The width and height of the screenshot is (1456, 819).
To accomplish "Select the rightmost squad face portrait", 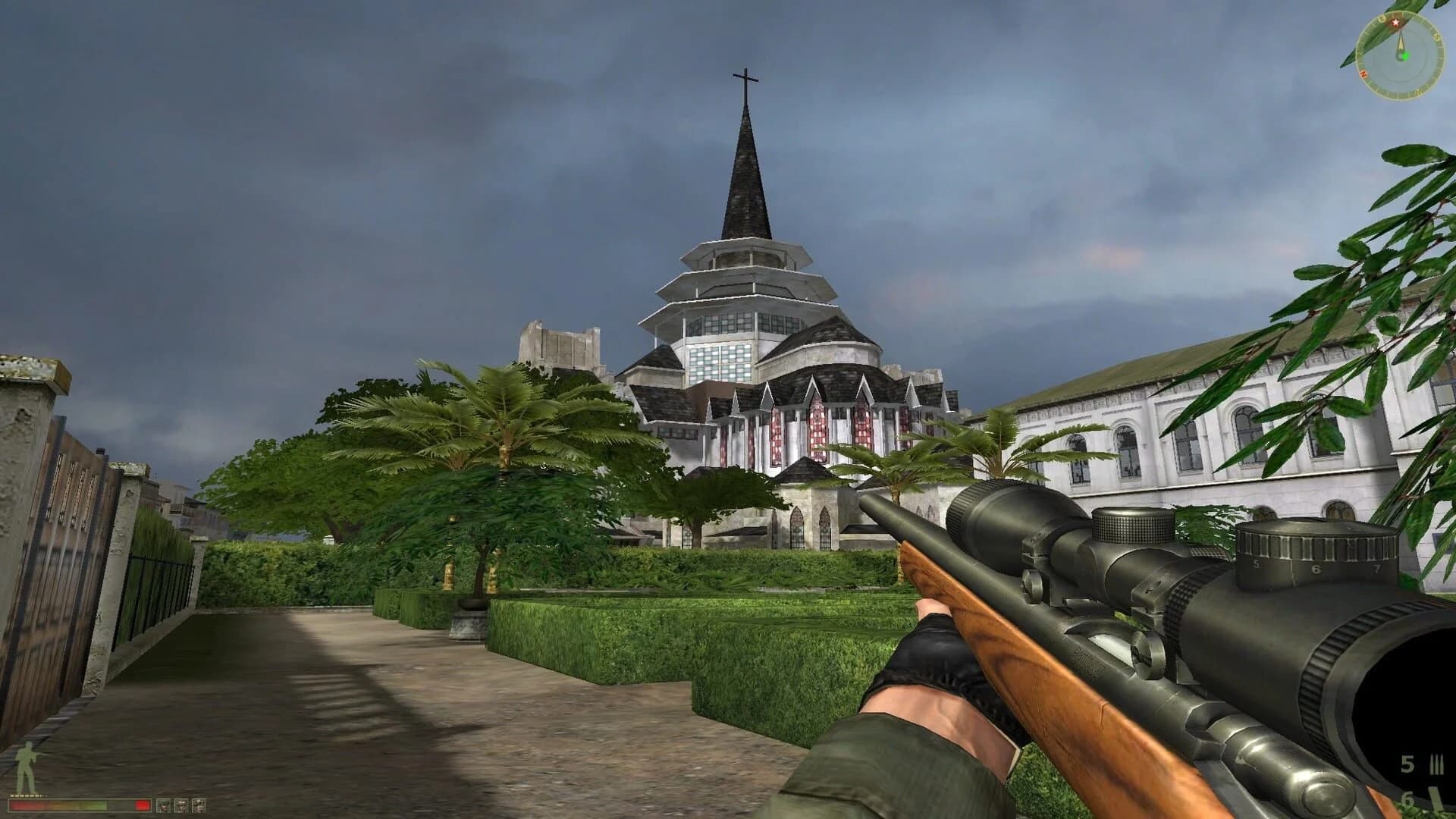I will (x=199, y=806).
